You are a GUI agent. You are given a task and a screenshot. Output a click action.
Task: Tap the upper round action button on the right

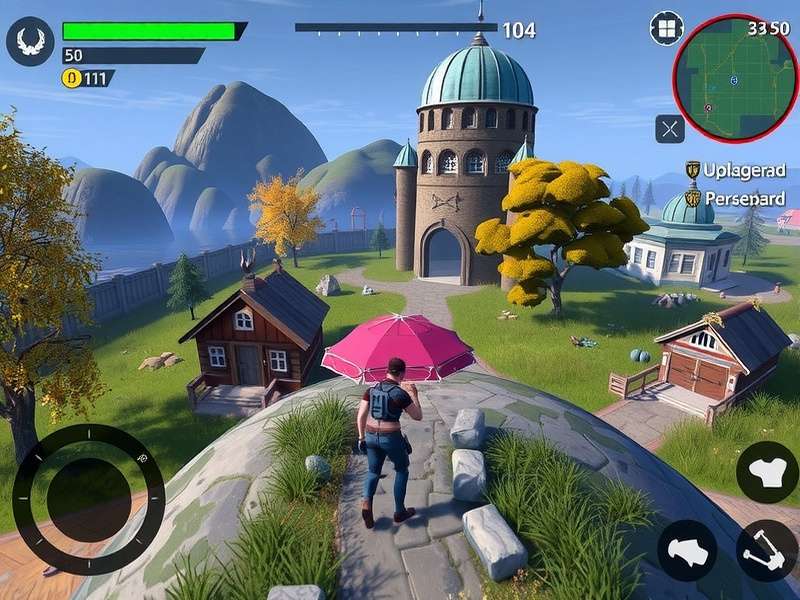coord(767,471)
